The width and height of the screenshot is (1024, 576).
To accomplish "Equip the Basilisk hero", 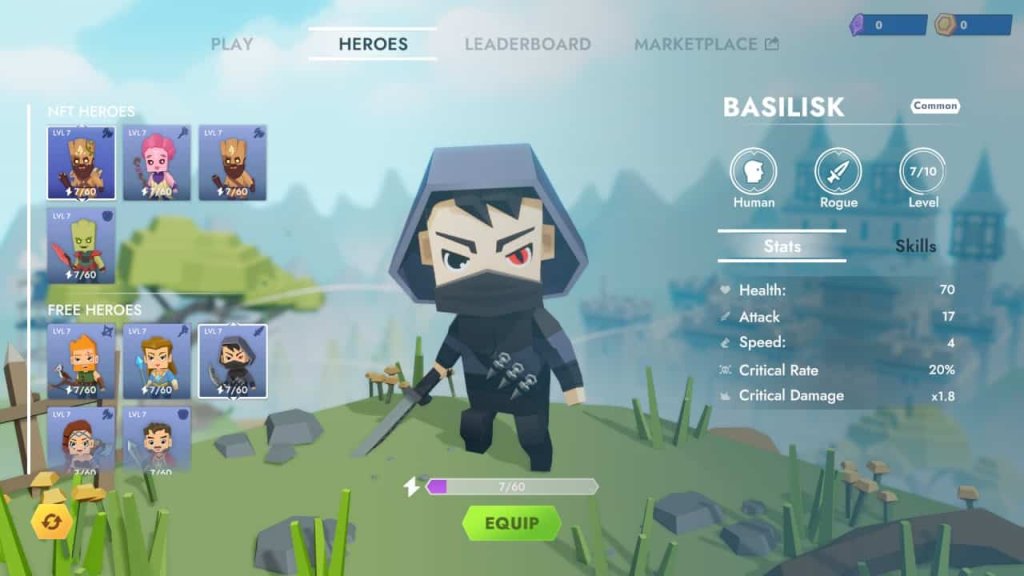I will pyautogui.click(x=511, y=523).
